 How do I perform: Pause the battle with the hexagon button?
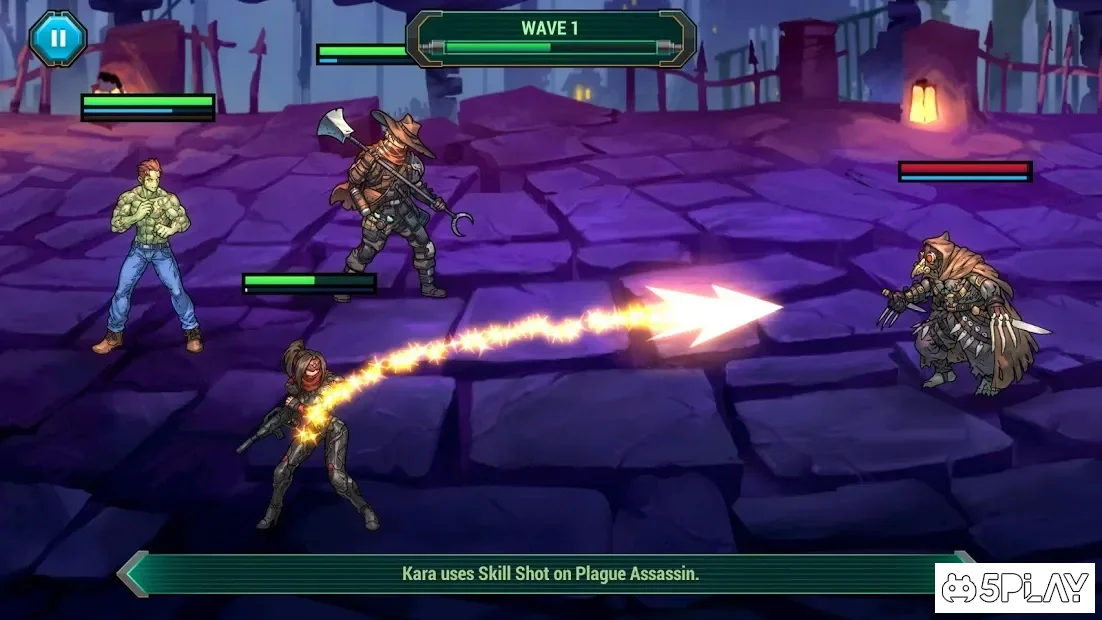coord(58,39)
